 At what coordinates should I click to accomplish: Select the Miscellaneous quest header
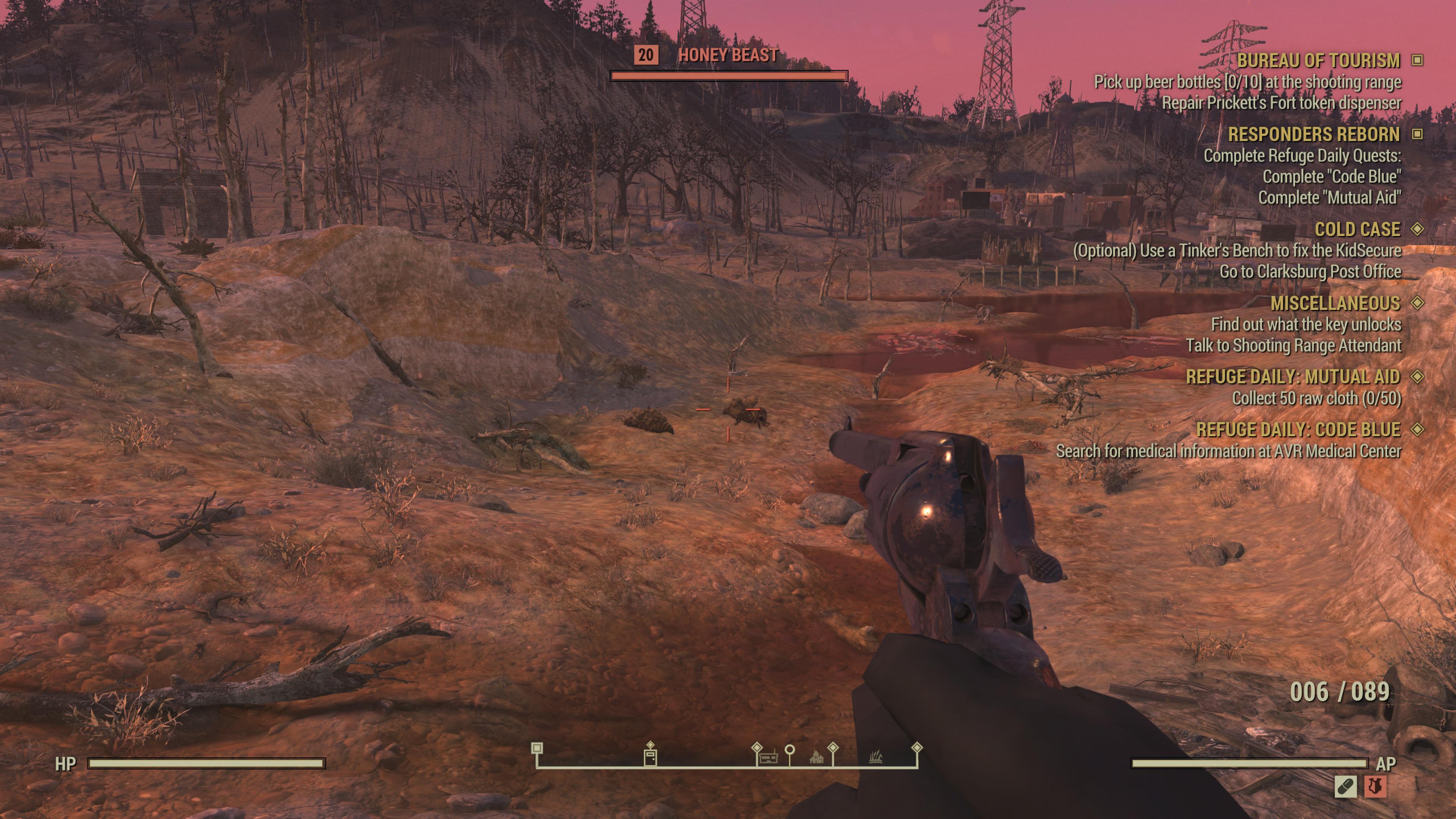click(1335, 303)
